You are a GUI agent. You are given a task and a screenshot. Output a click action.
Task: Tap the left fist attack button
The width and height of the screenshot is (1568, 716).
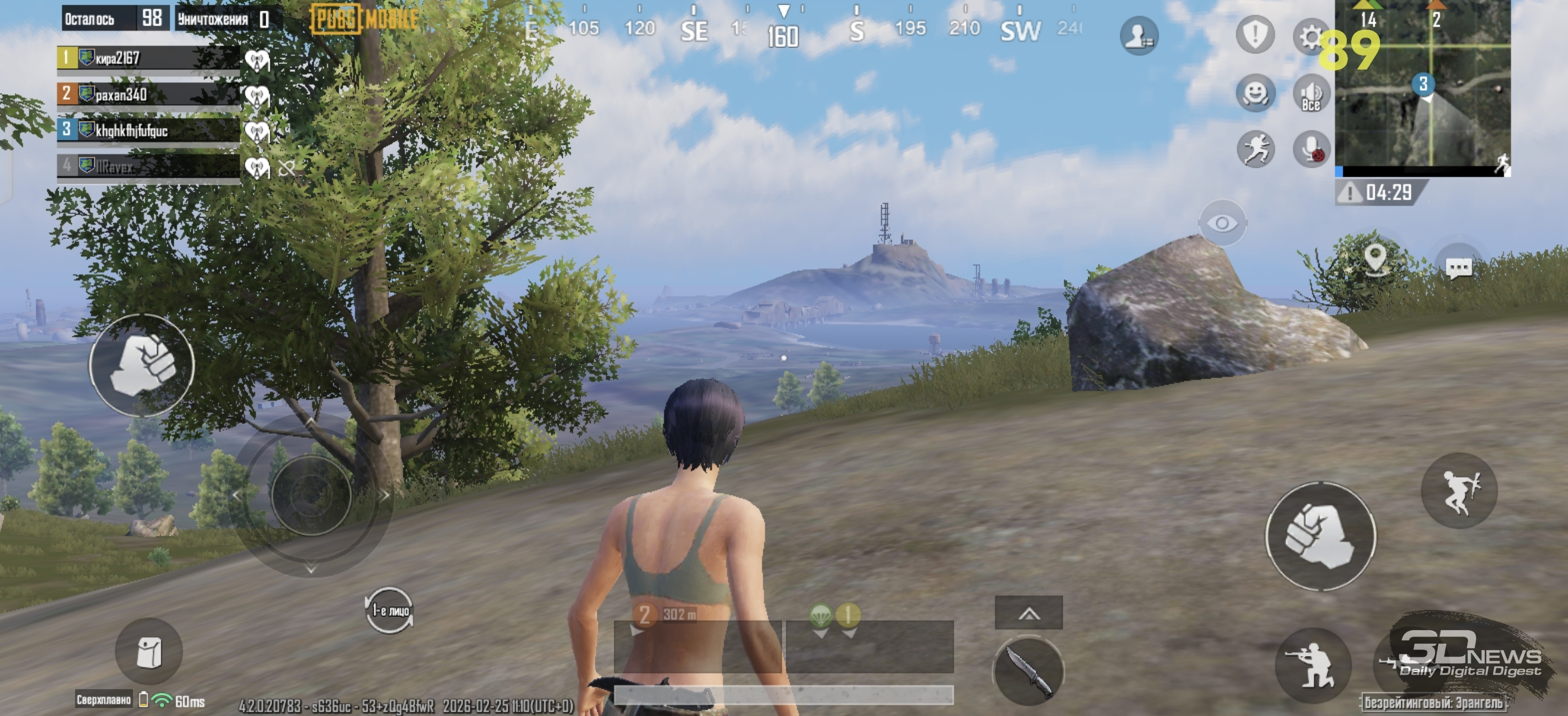142,365
